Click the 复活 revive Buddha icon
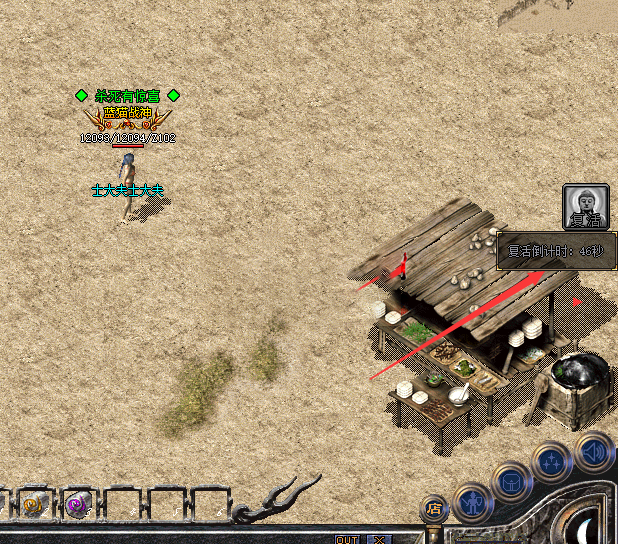 tap(585, 208)
